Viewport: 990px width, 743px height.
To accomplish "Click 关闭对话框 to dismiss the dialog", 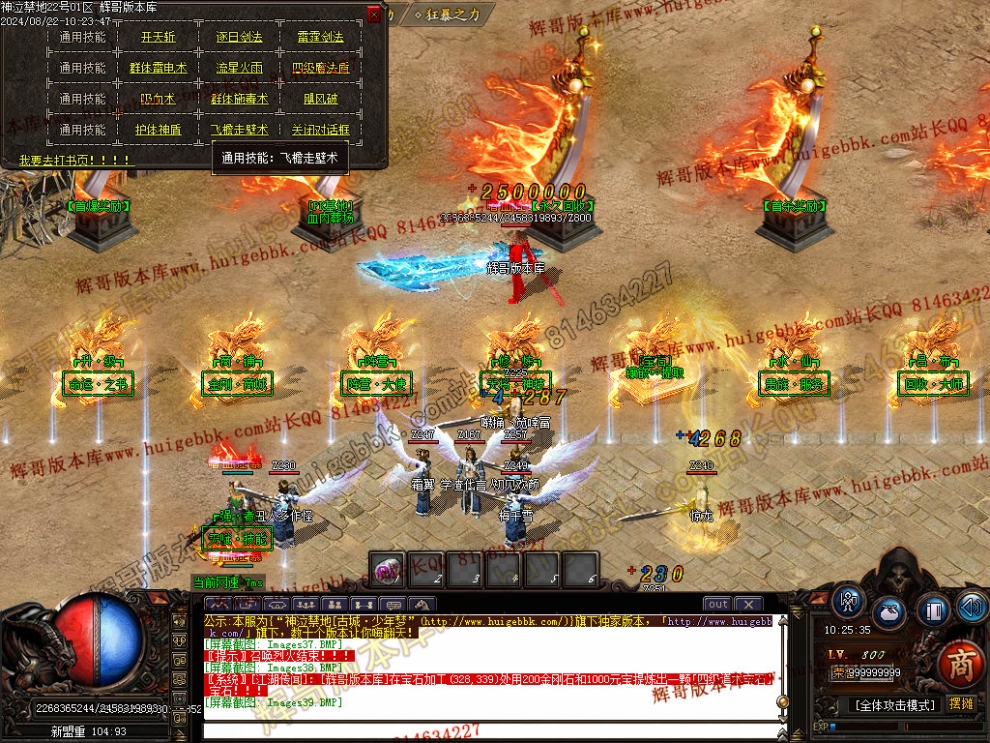I will pos(321,130).
